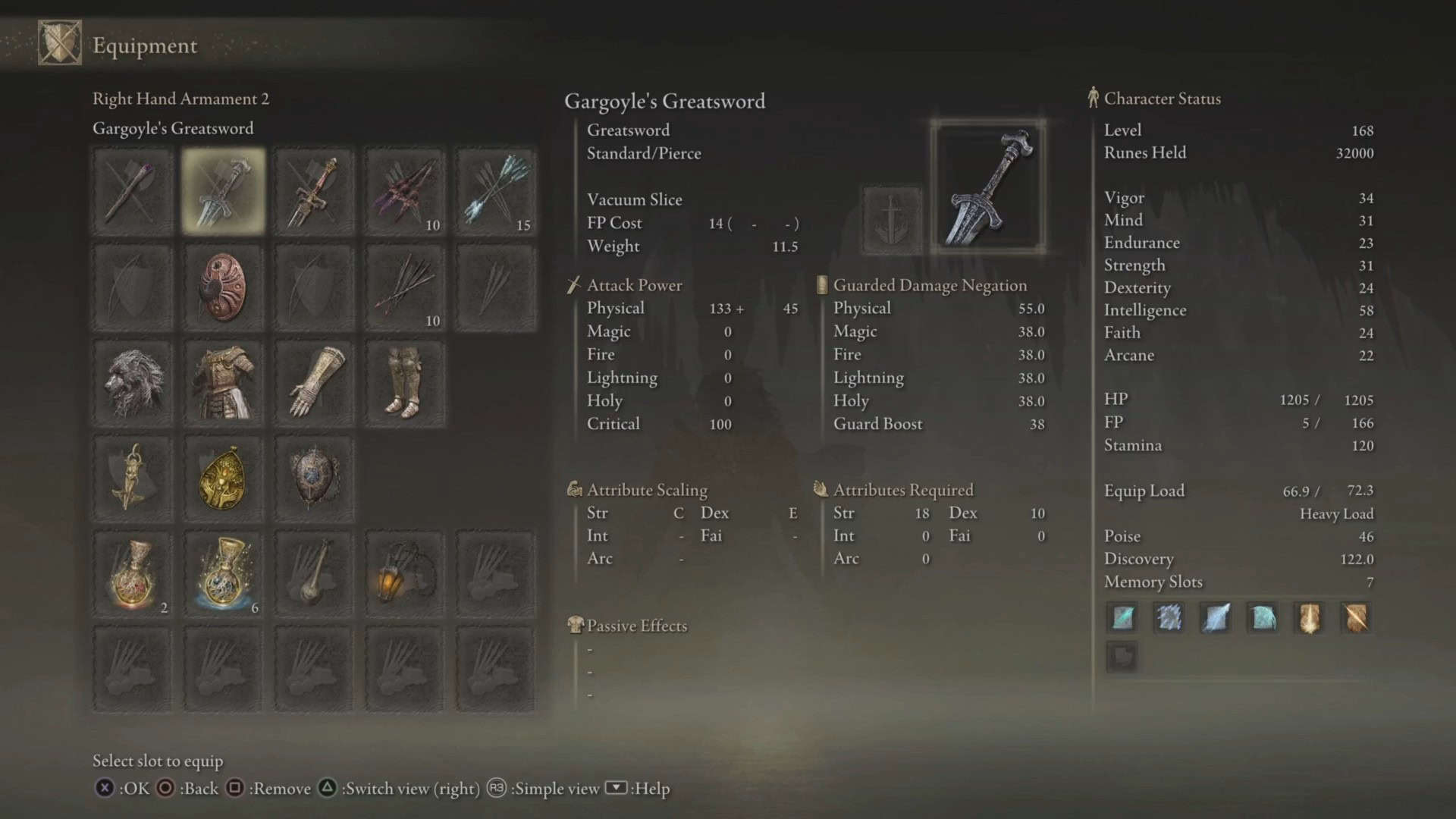The image size is (1456, 819).
Task: Select the long-necked dark flask slot
Action: coord(314,574)
